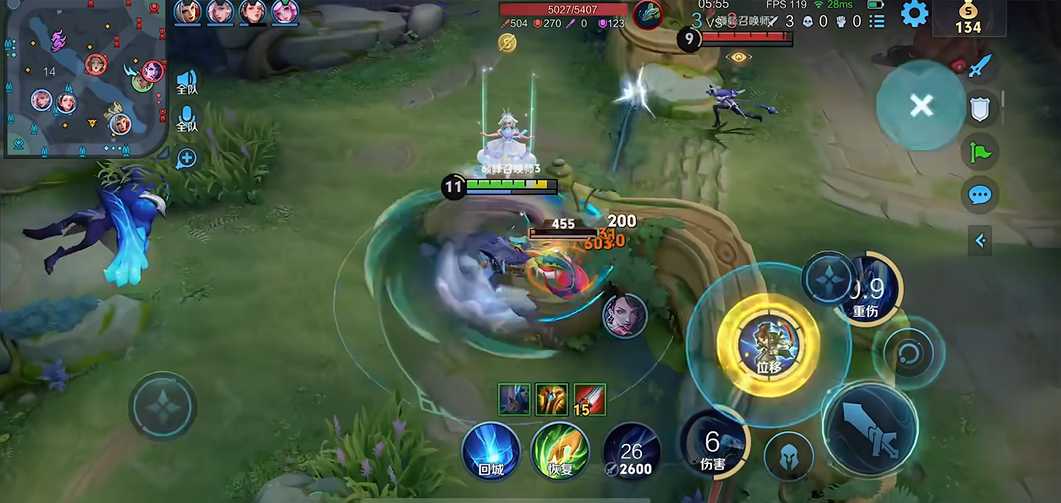Cancel the skill with the X button
1061x503 pixels.
pyautogui.click(x=921, y=105)
